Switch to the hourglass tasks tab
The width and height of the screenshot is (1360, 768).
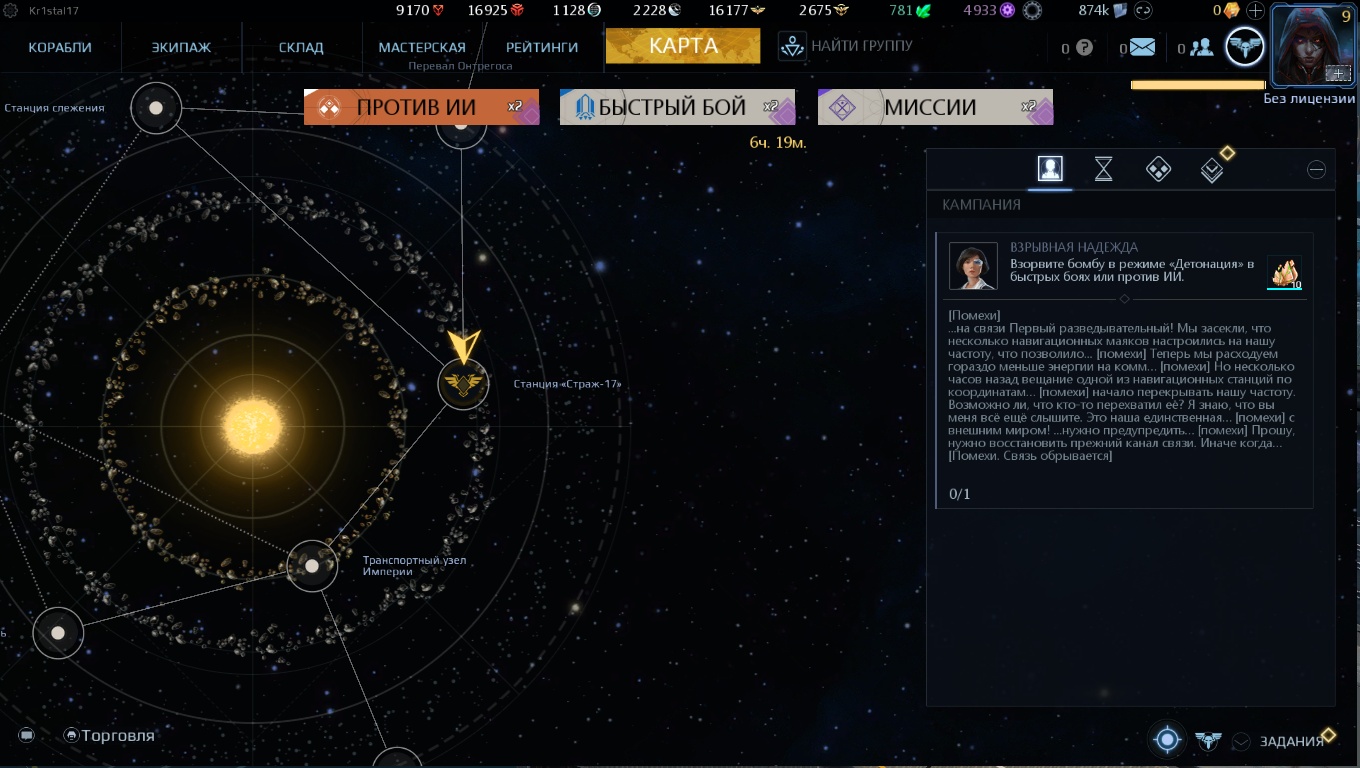click(x=1103, y=169)
